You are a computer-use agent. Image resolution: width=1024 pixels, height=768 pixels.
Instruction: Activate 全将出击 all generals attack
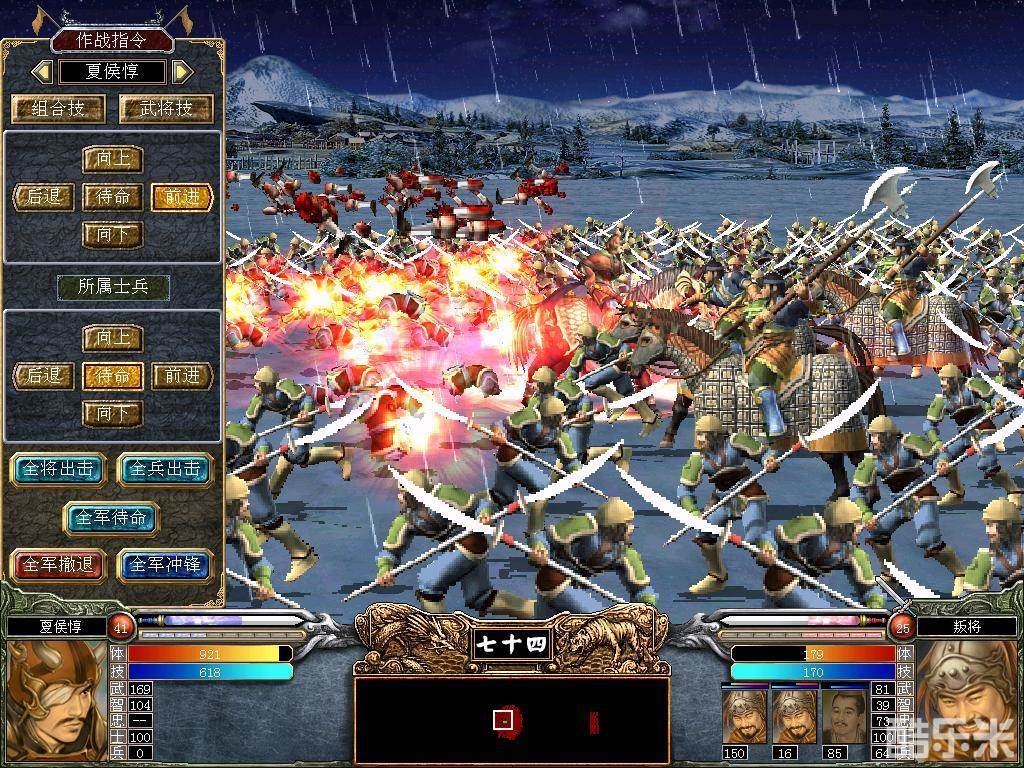(58, 469)
